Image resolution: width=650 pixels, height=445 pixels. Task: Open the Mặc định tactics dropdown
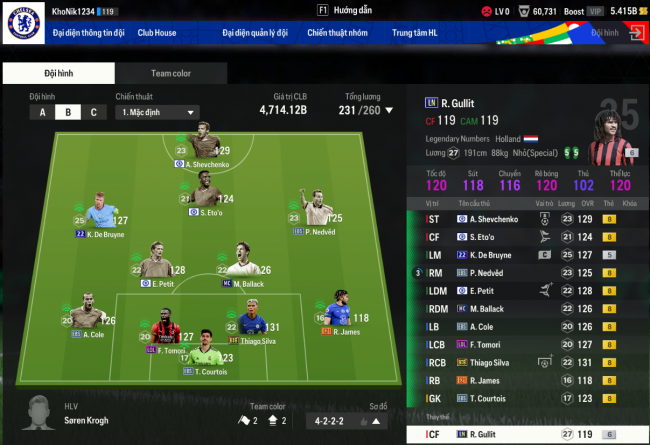156,112
